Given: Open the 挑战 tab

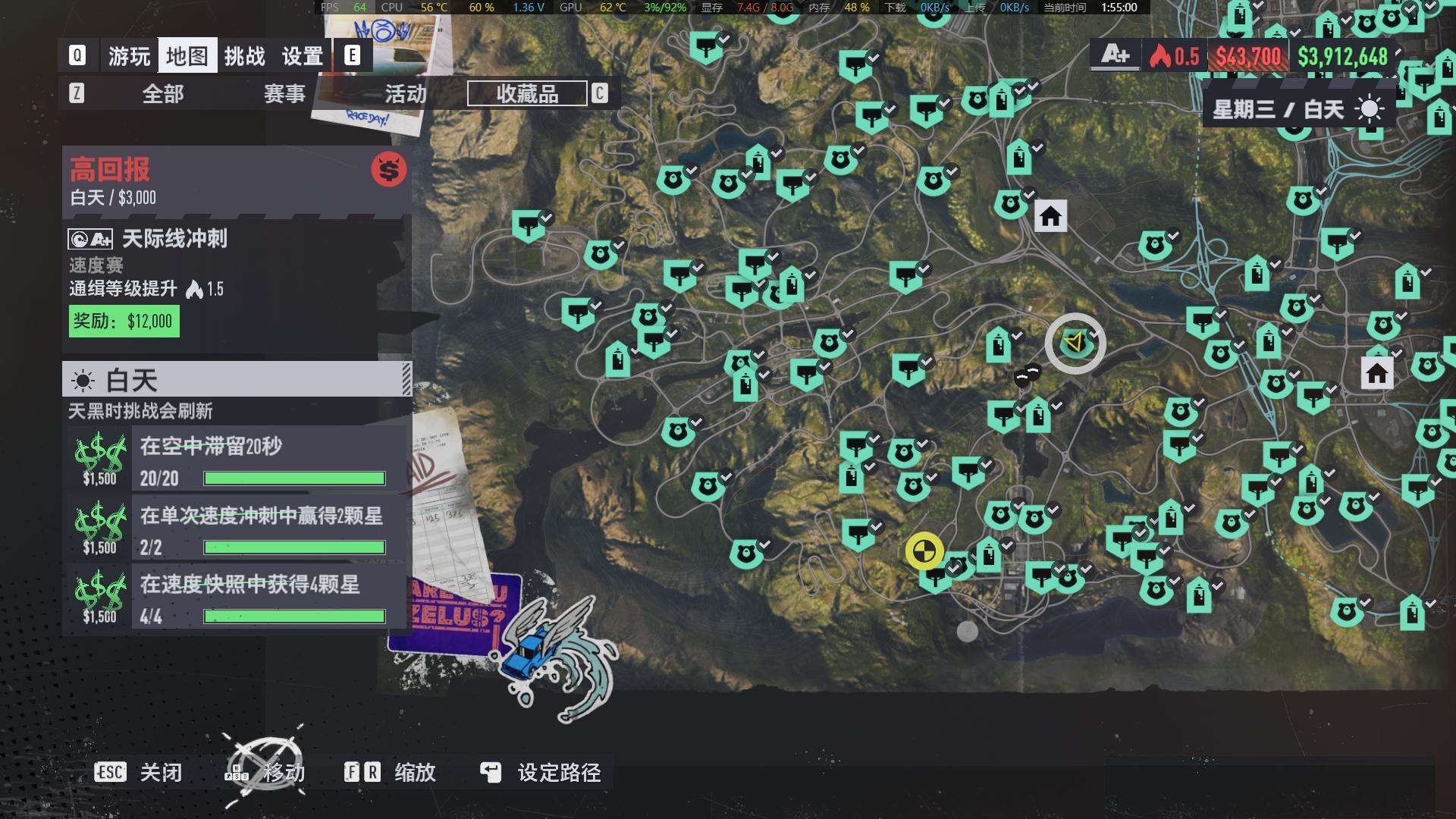Looking at the screenshot, I should pos(244,56).
